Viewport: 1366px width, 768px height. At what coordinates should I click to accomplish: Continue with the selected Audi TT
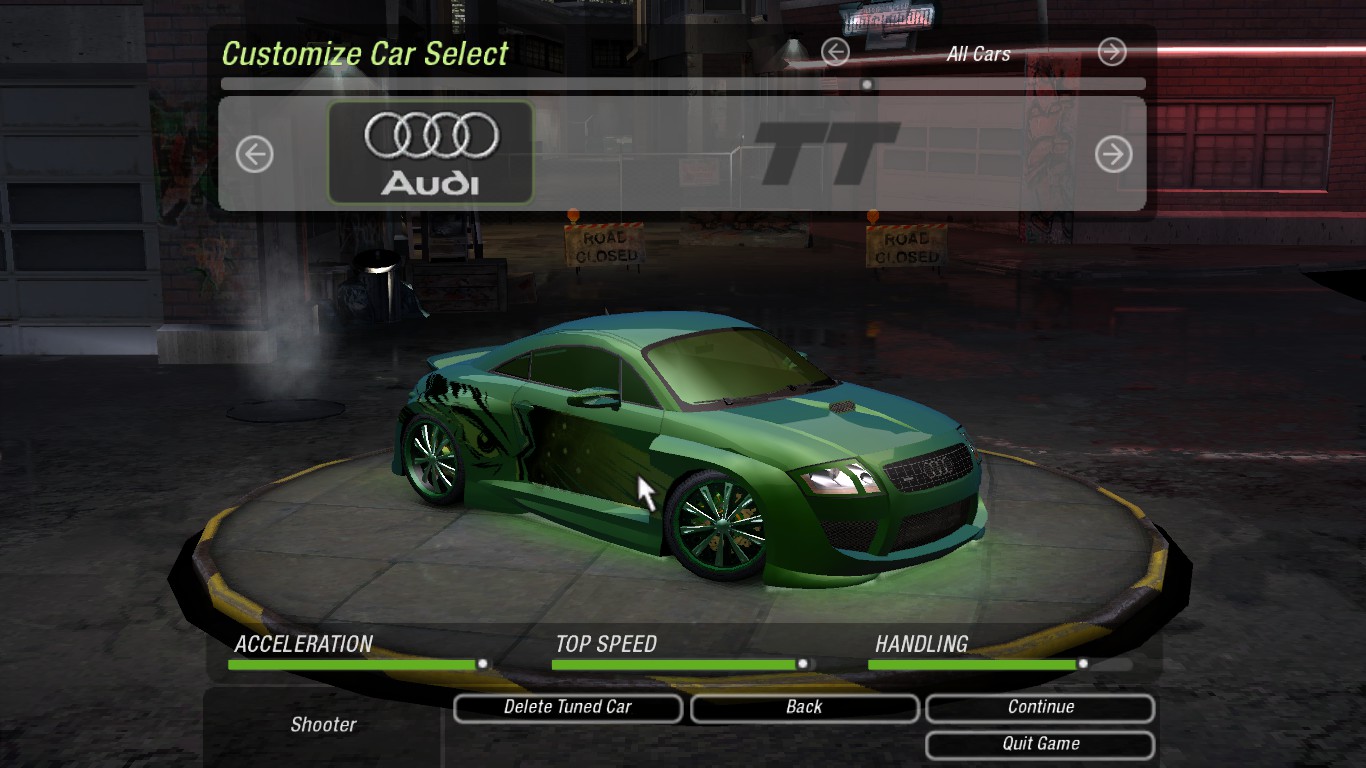coord(1040,708)
